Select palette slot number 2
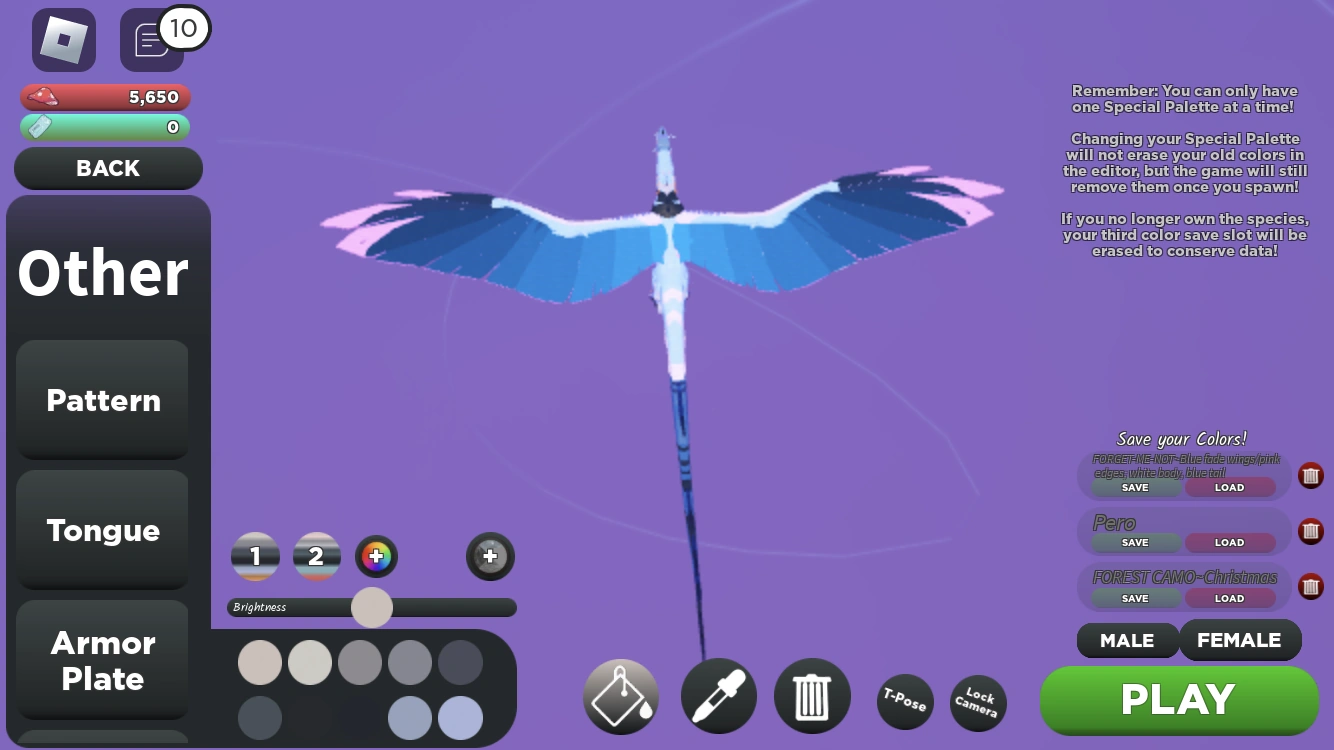The image size is (1334, 750). pos(316,556)
